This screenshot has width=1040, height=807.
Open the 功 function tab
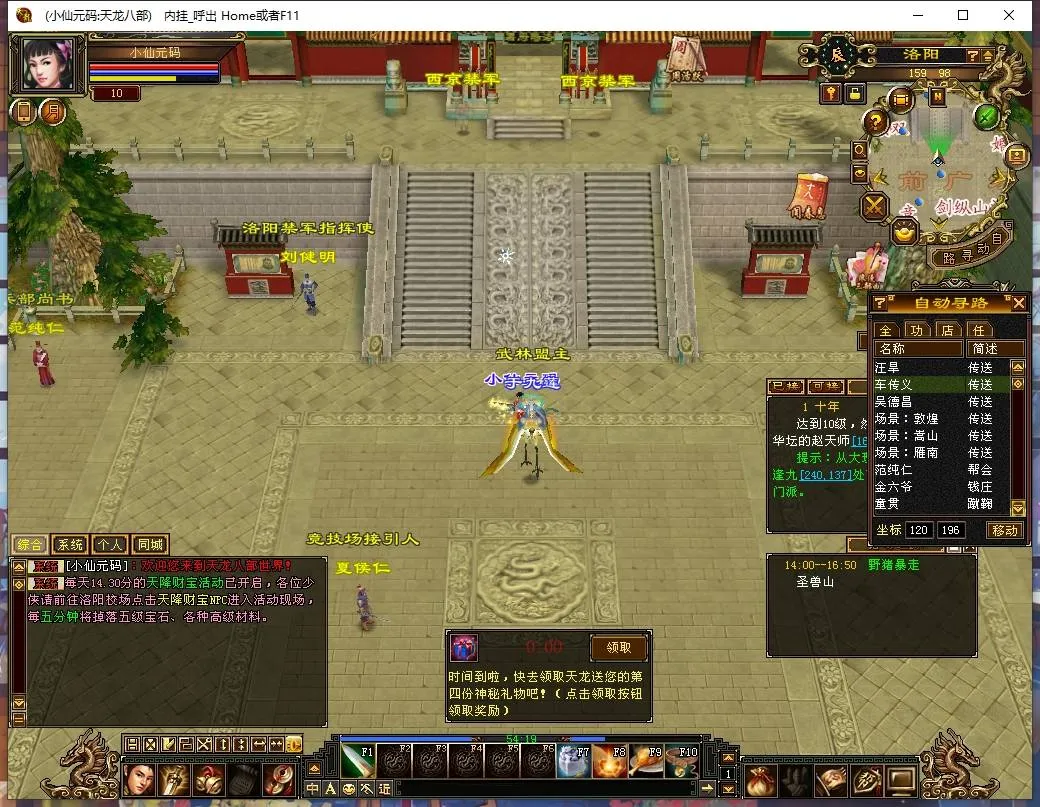(917, 330)
